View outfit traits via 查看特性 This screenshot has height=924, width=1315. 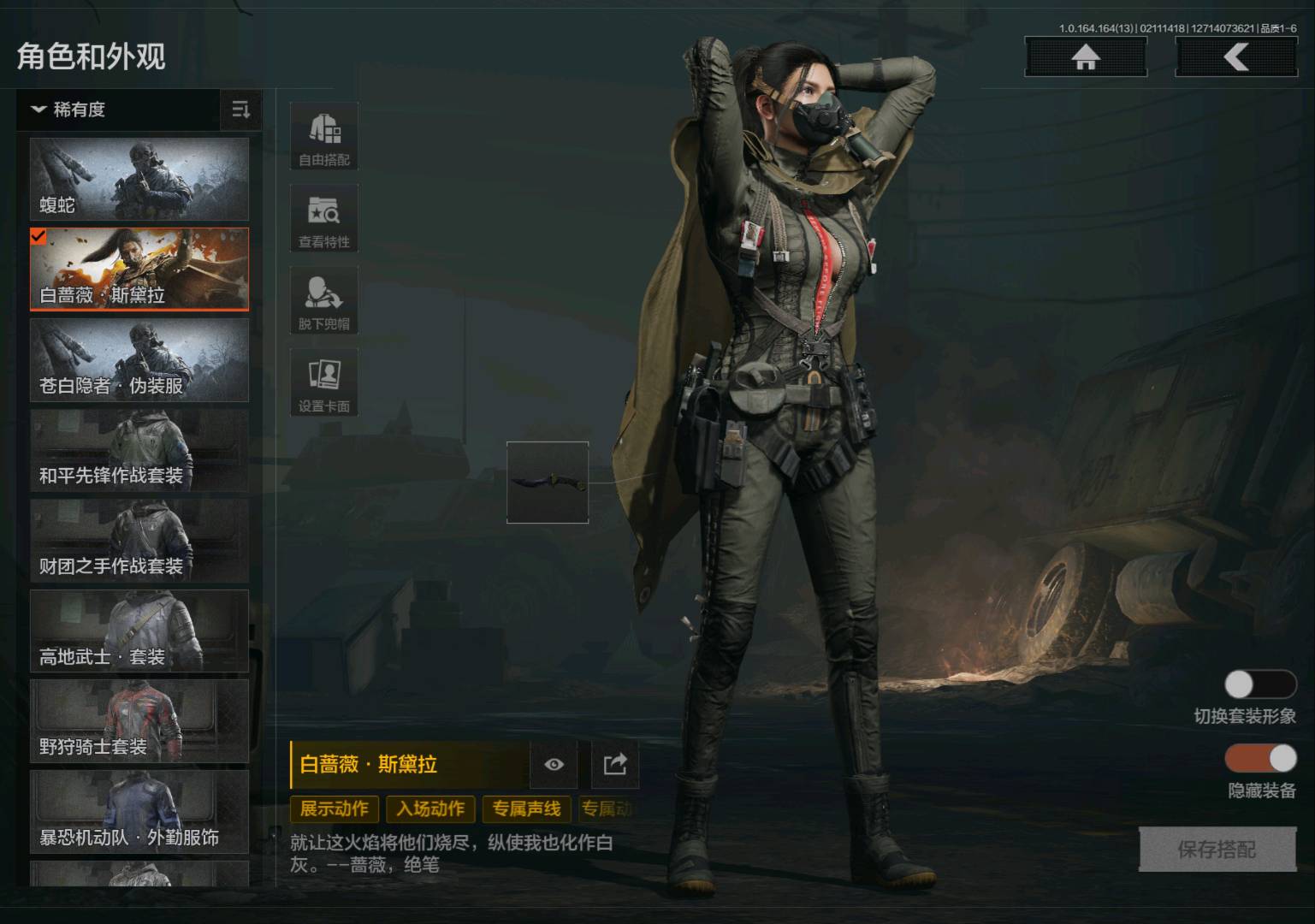(x=324, y=219)
